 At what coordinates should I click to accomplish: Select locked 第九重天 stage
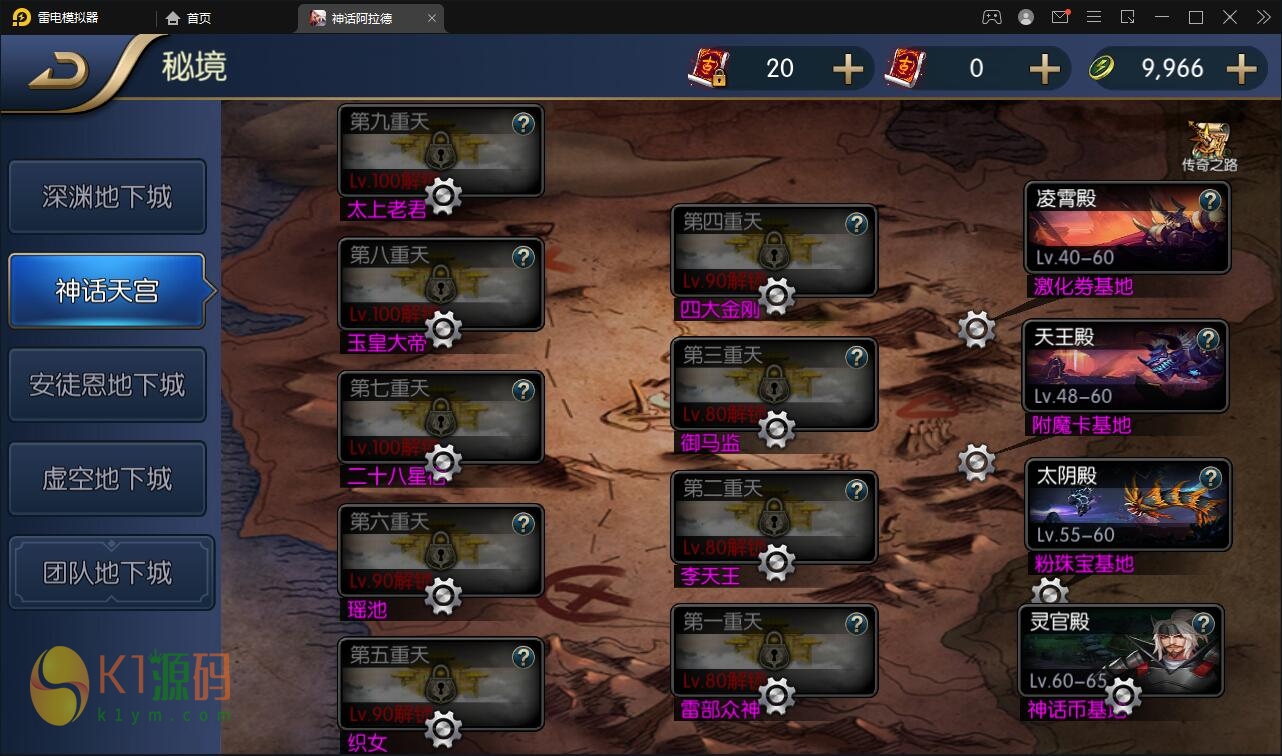pos(440,150)
